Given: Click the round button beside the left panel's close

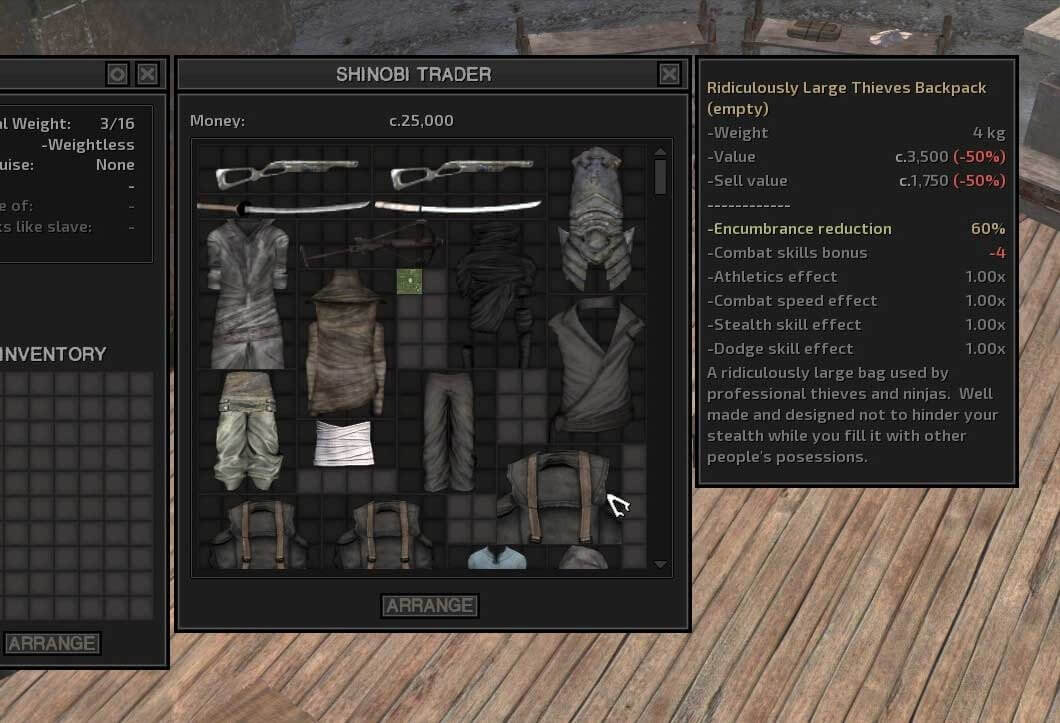Looking at the screenshot, I should tap(117, 74).
